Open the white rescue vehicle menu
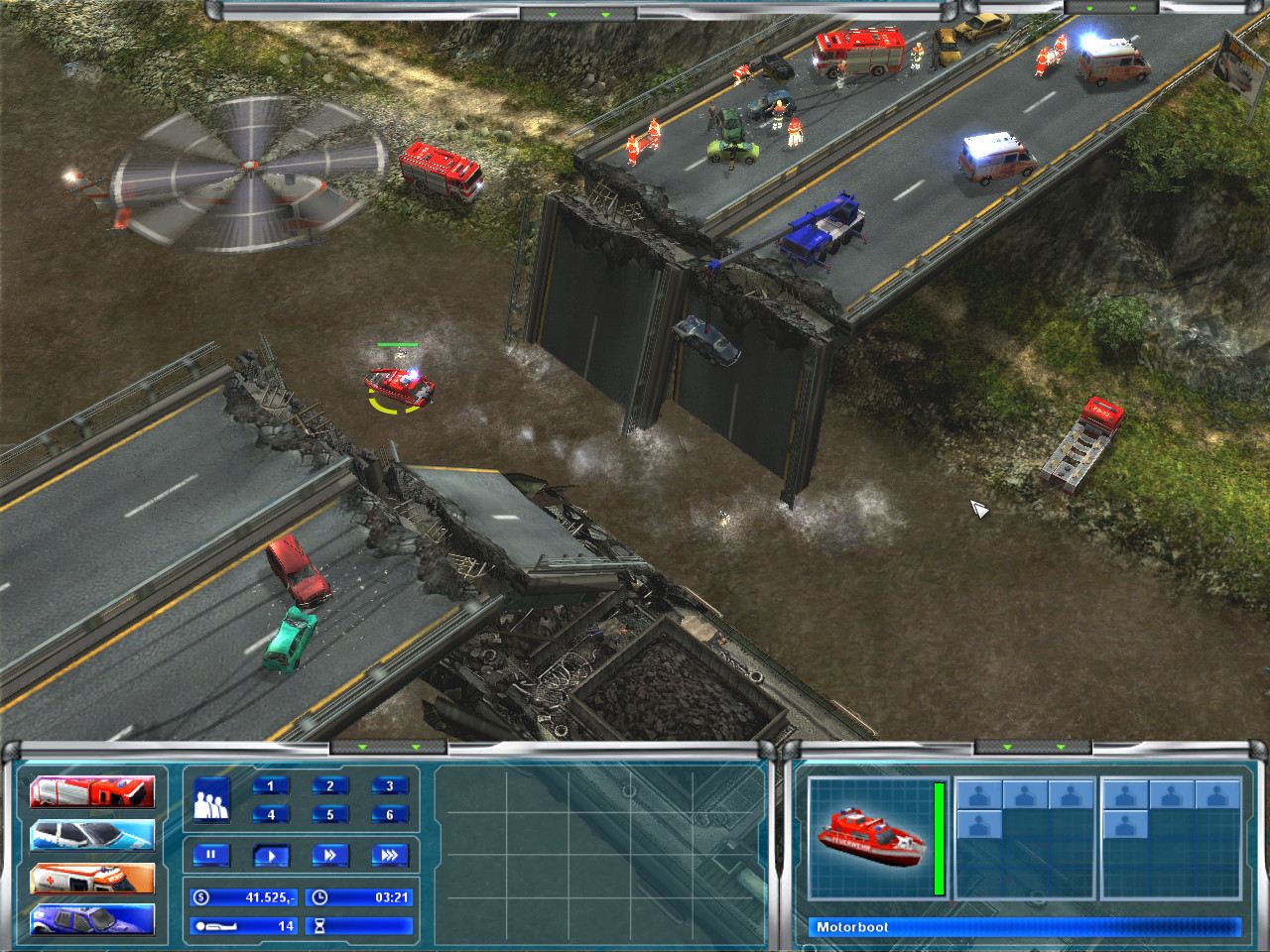Viewport: 1270px width, 952px height. [94, 836]
